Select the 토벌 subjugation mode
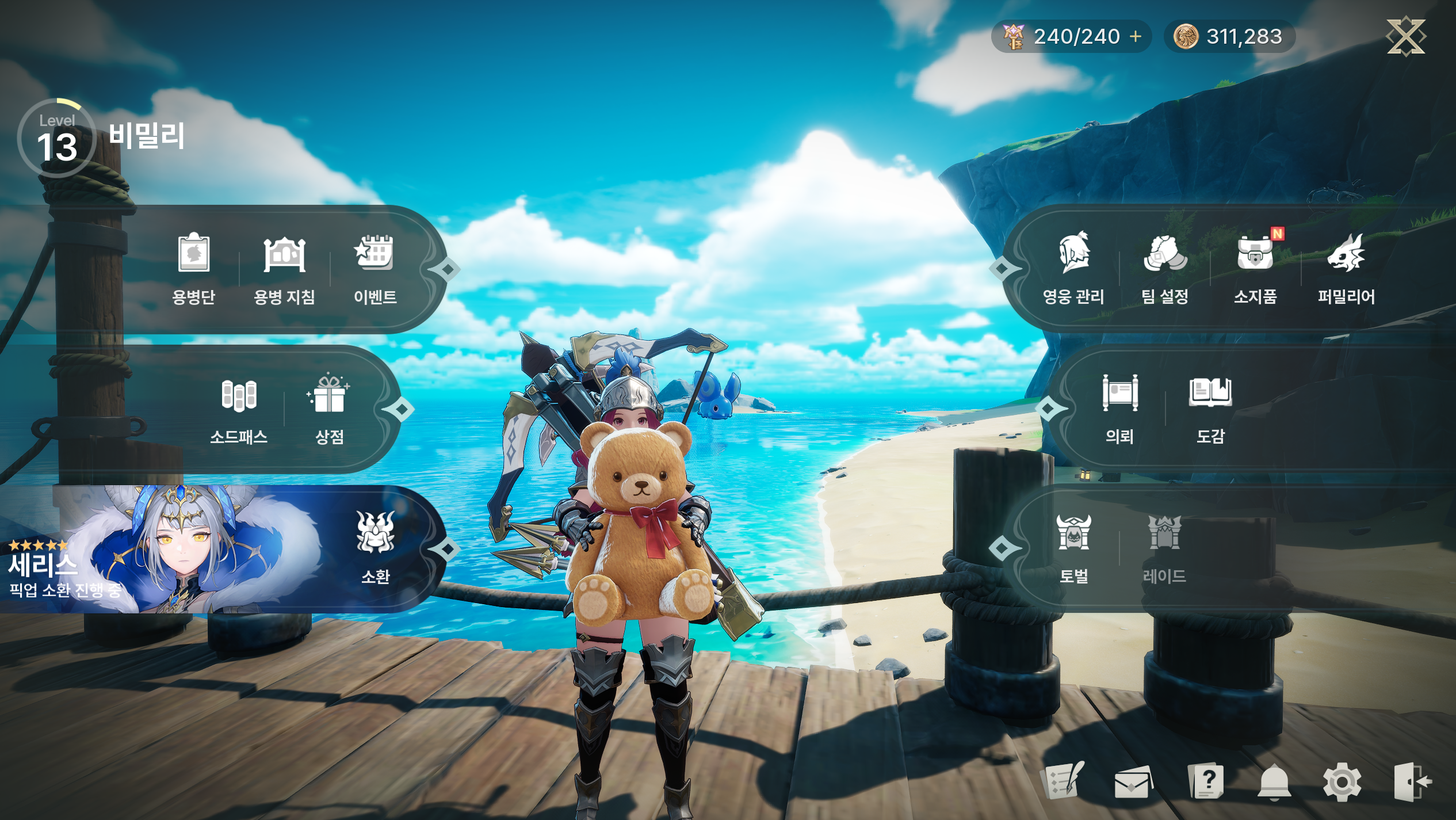1456x820 pixels. tap(1073, 548)
